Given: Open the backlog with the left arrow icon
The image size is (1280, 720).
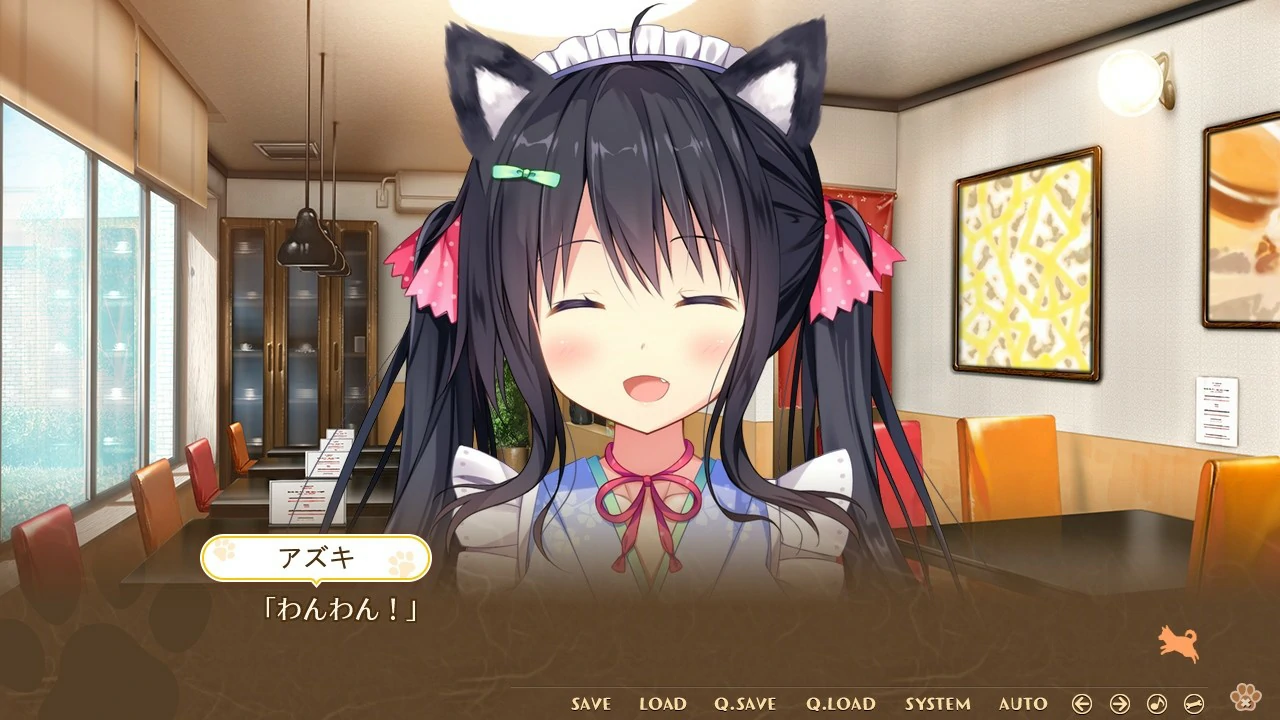Looking at the screenshot, I should (1083, 703).
